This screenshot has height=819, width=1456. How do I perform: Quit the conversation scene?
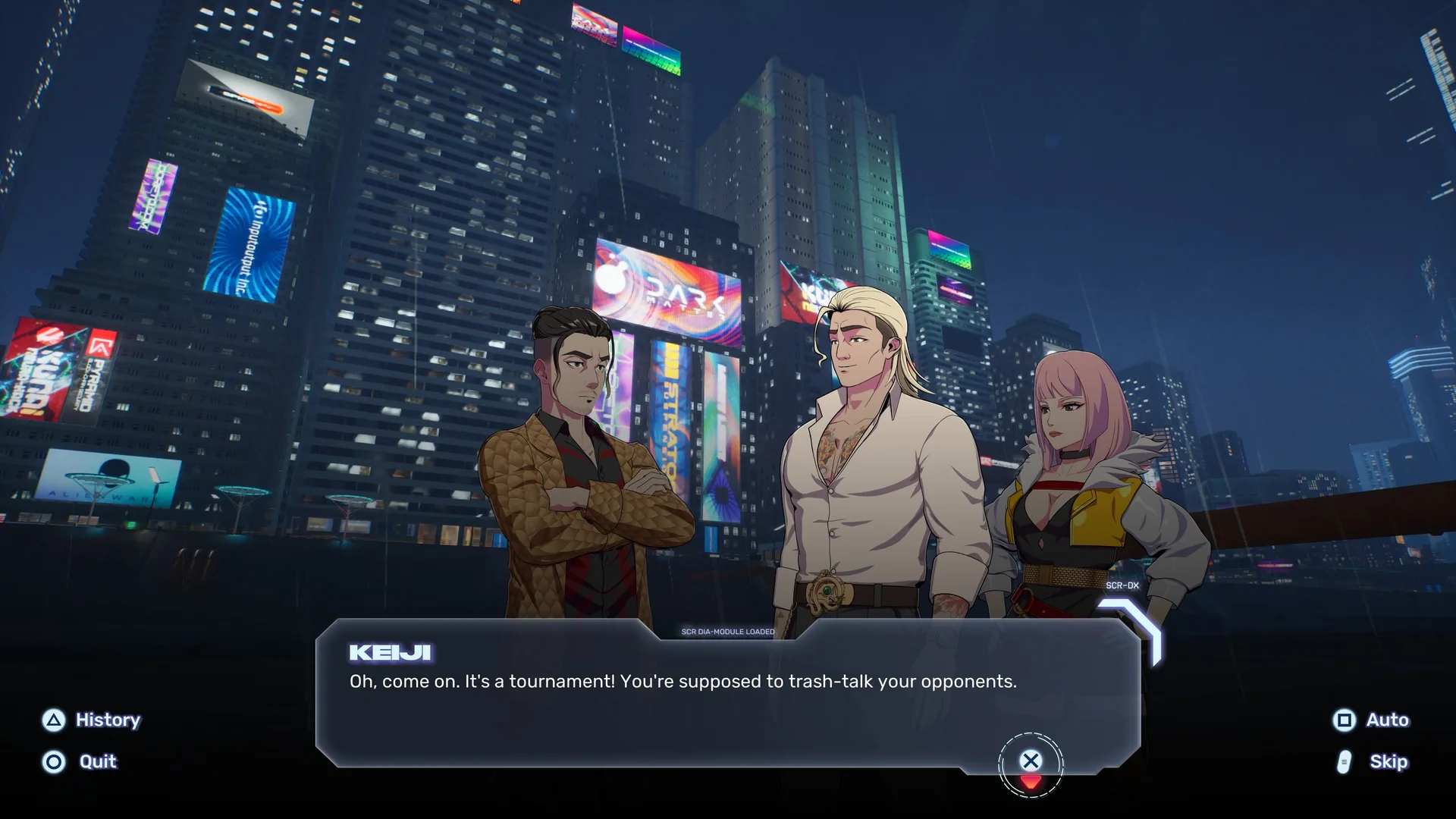80,761
